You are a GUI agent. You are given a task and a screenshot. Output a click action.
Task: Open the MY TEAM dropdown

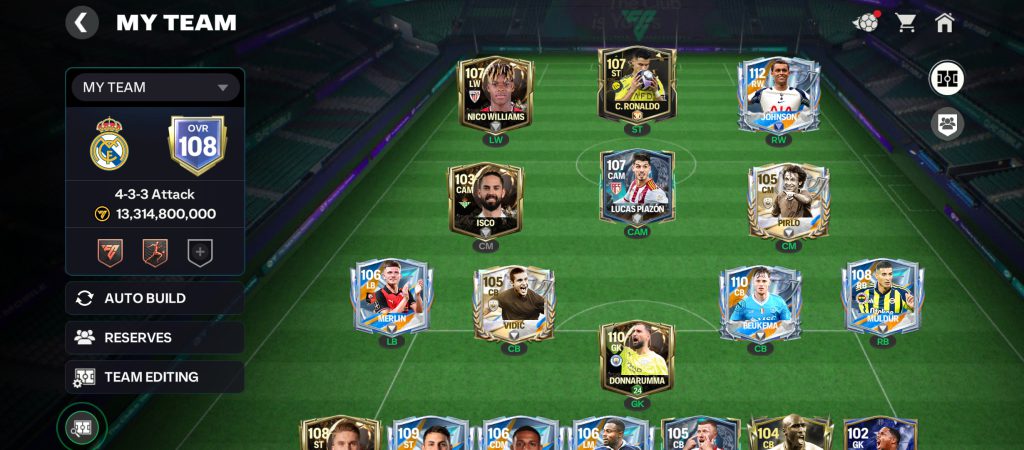pyautogui.click(x=155, y=87)
